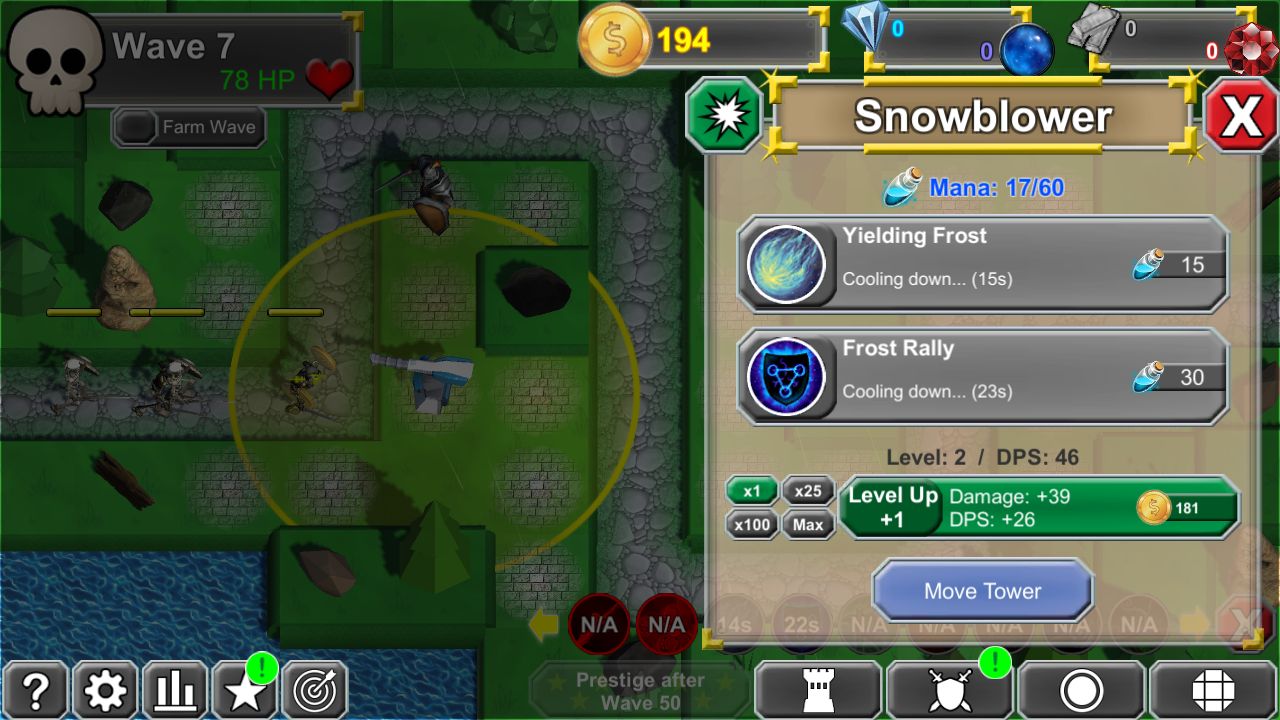Click the target bullseye icon
The width and height of the screenshot is (1280, 720).
pyautogui.click(x=315, y=690)
